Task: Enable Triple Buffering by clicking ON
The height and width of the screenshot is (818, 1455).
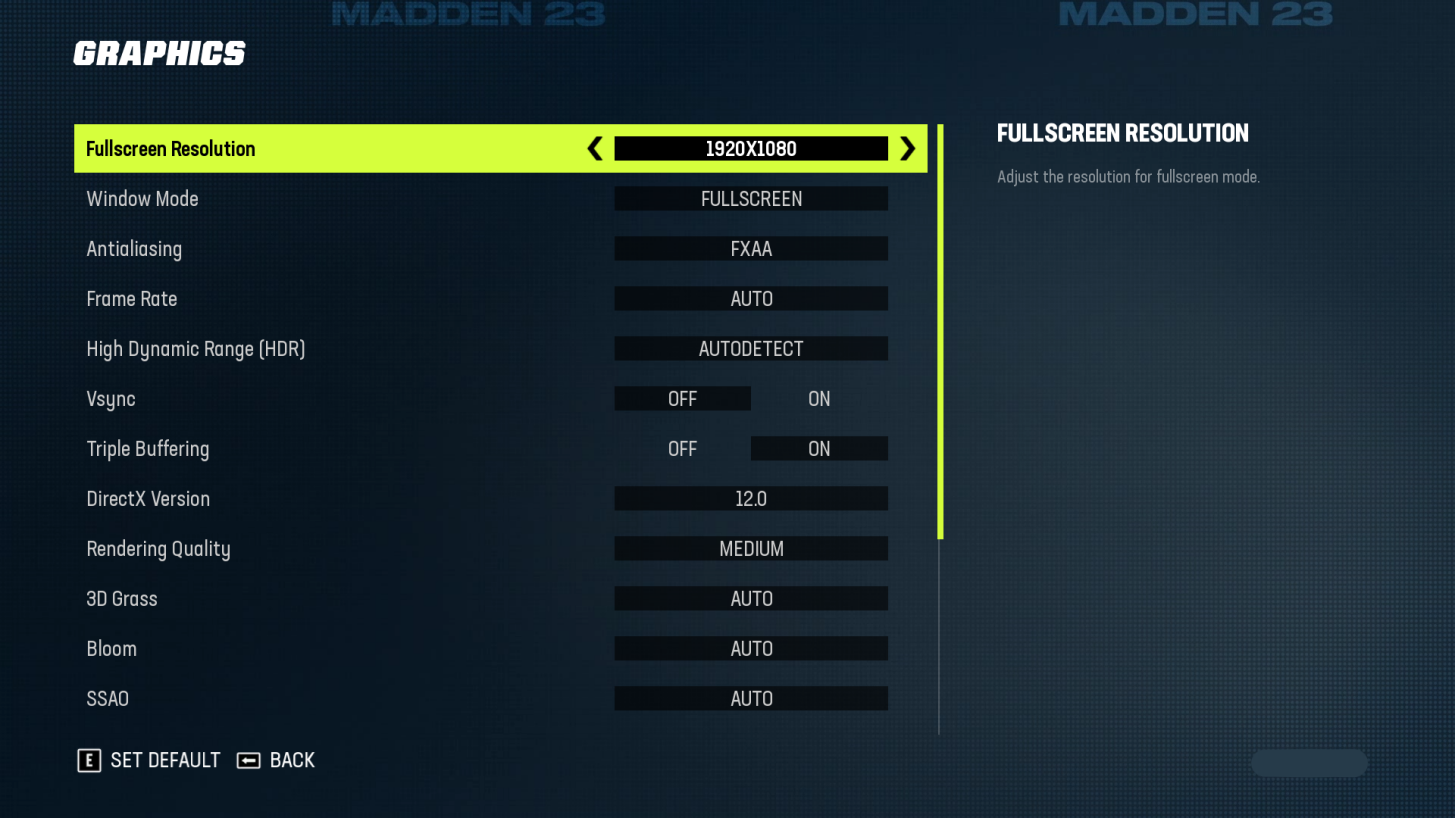Action: [819, 448]
